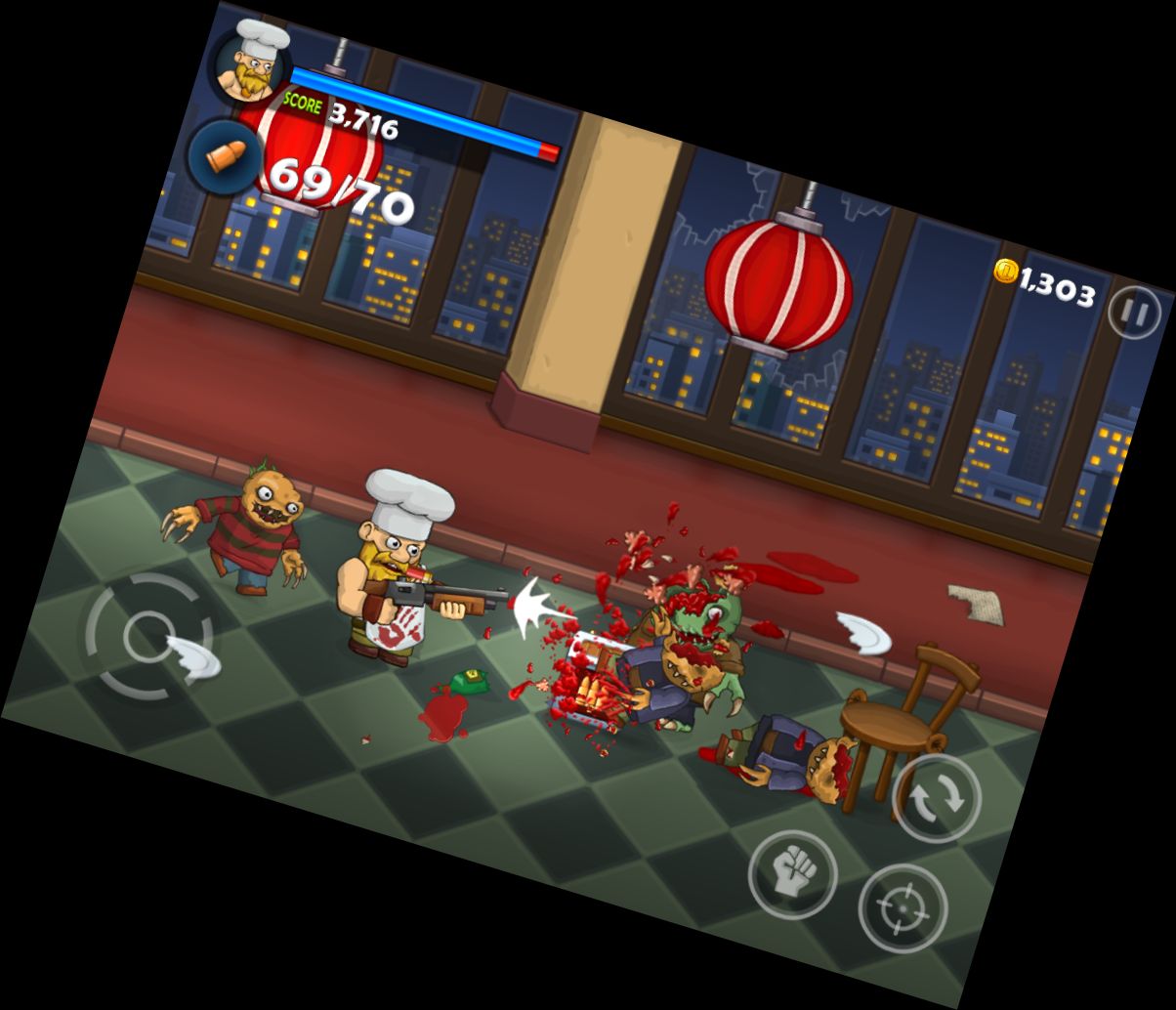Swap weapon using the circular arrows button
Viewport: 1176px width, 1010px height.
point(936,798)
